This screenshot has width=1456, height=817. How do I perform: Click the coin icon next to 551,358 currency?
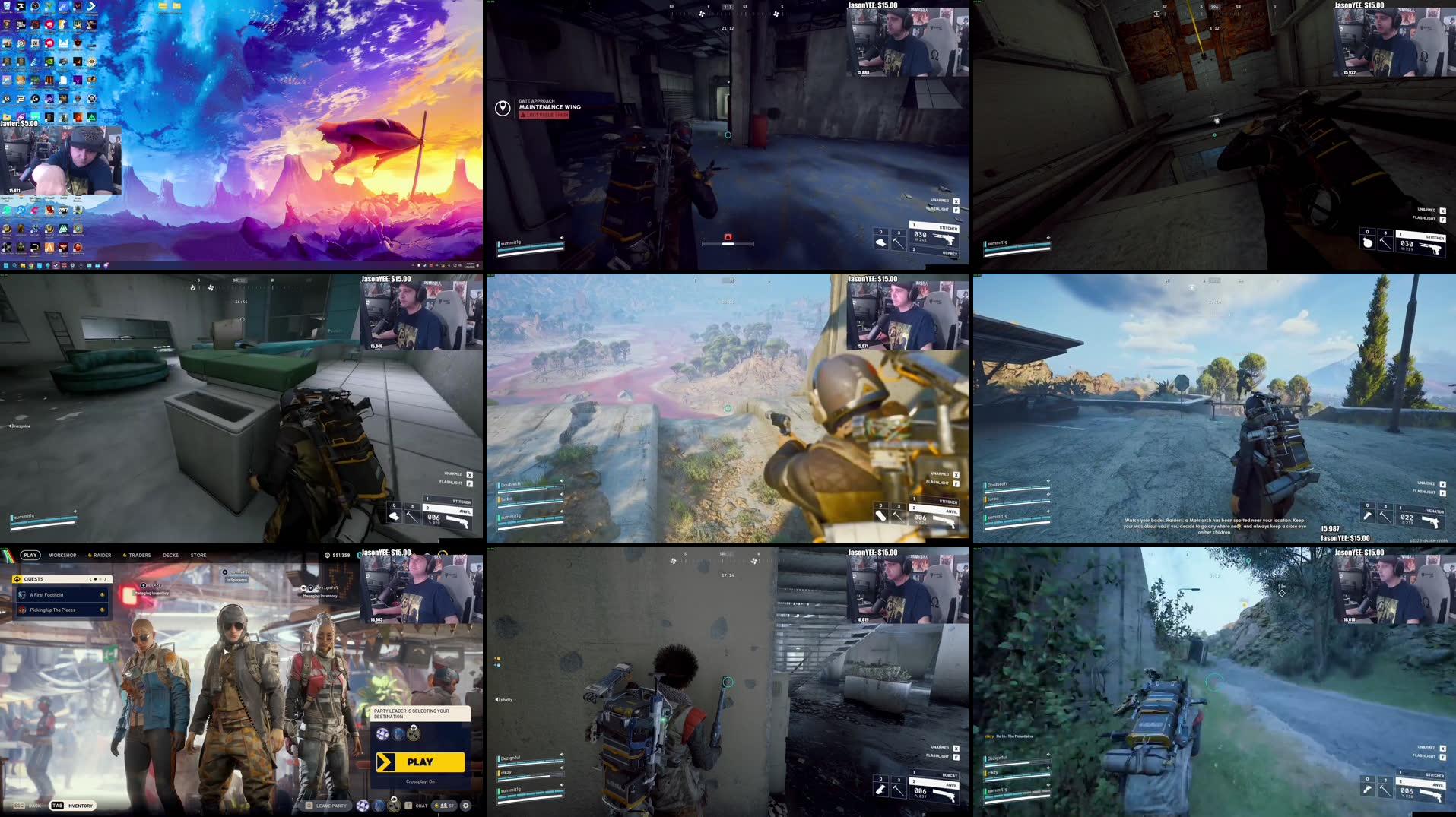tap(327, 555)
